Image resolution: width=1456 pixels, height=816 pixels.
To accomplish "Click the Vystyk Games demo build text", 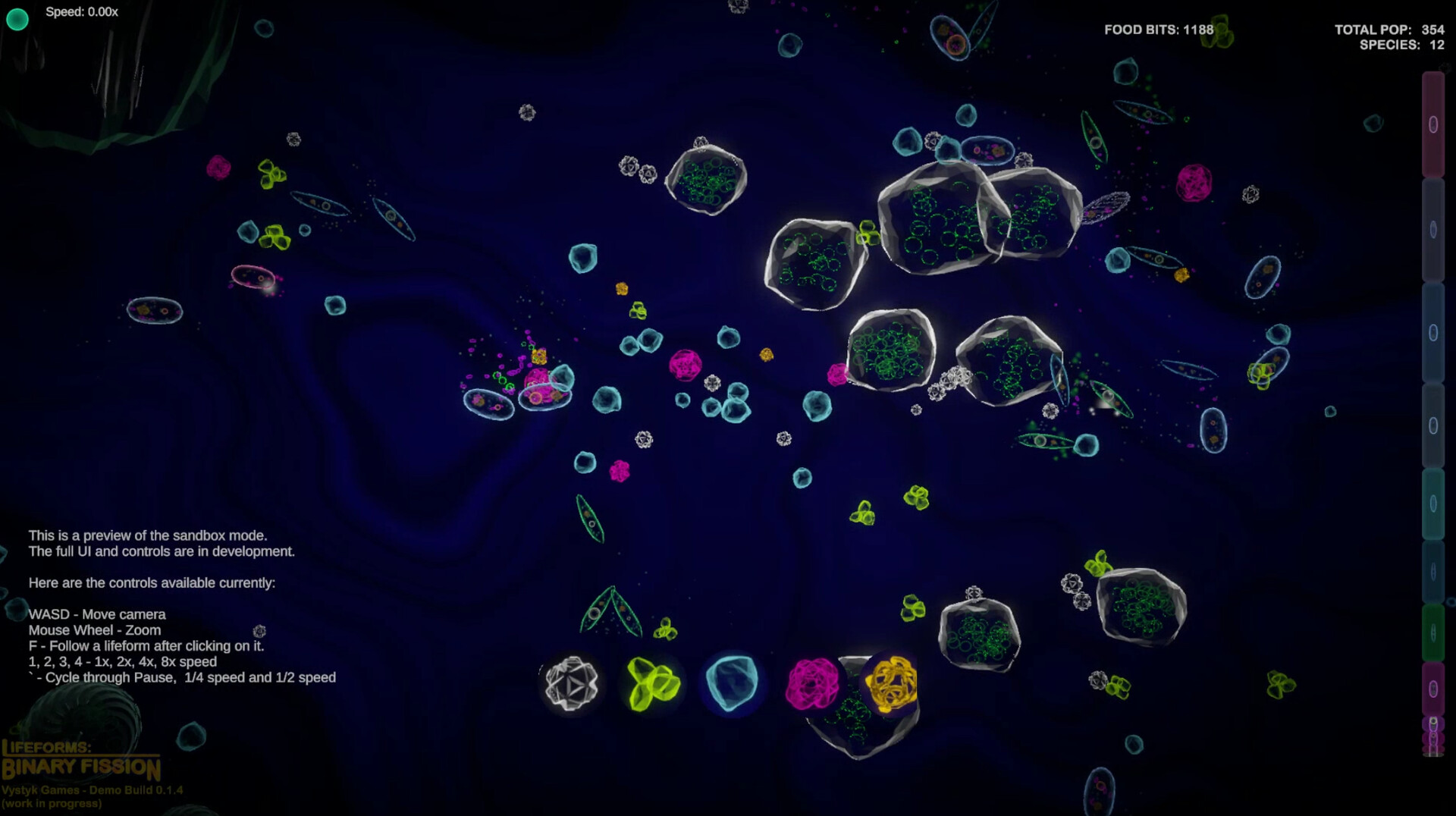I will [x=93, y=790].
